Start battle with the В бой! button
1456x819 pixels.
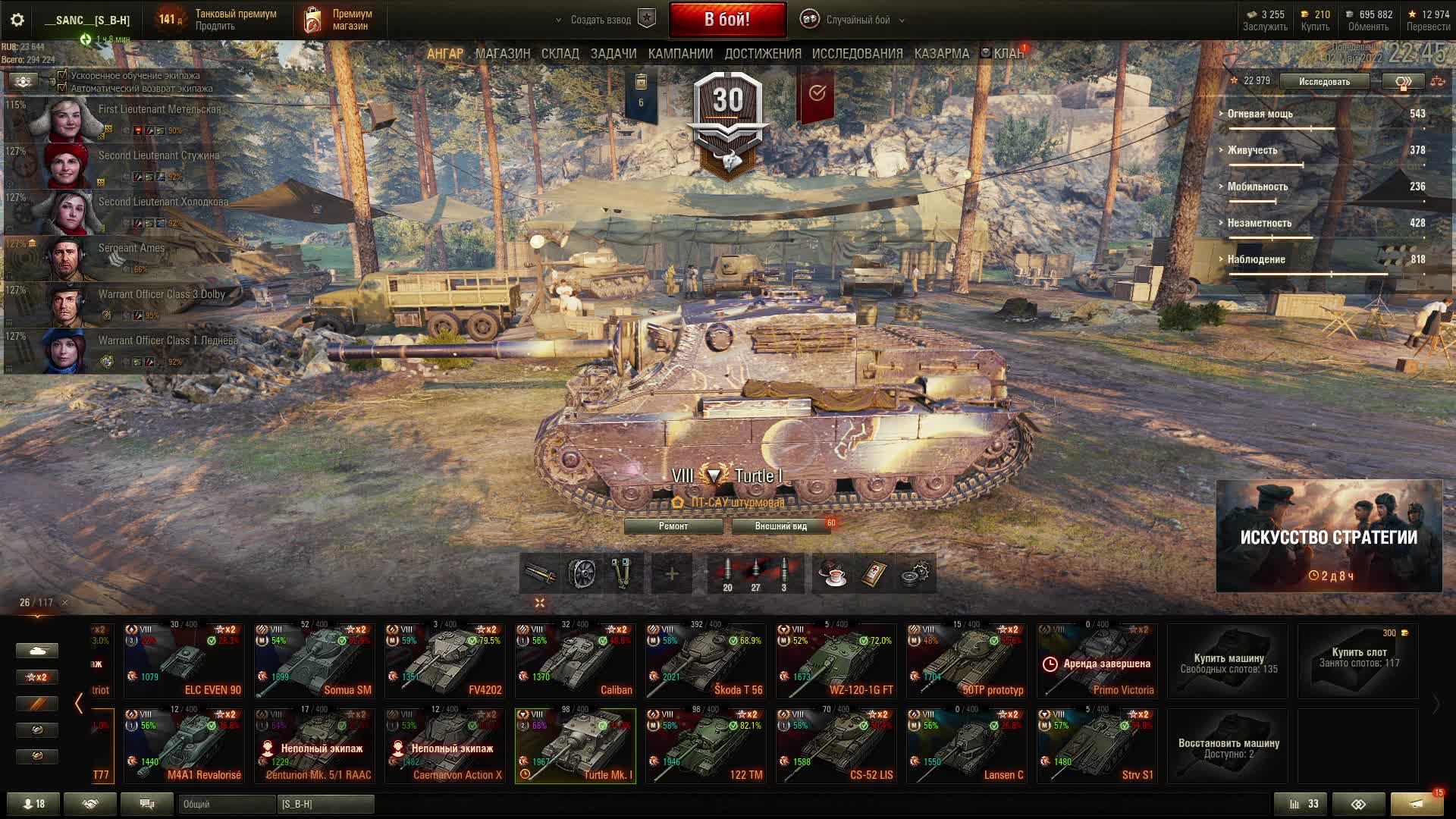click(727, 20)
